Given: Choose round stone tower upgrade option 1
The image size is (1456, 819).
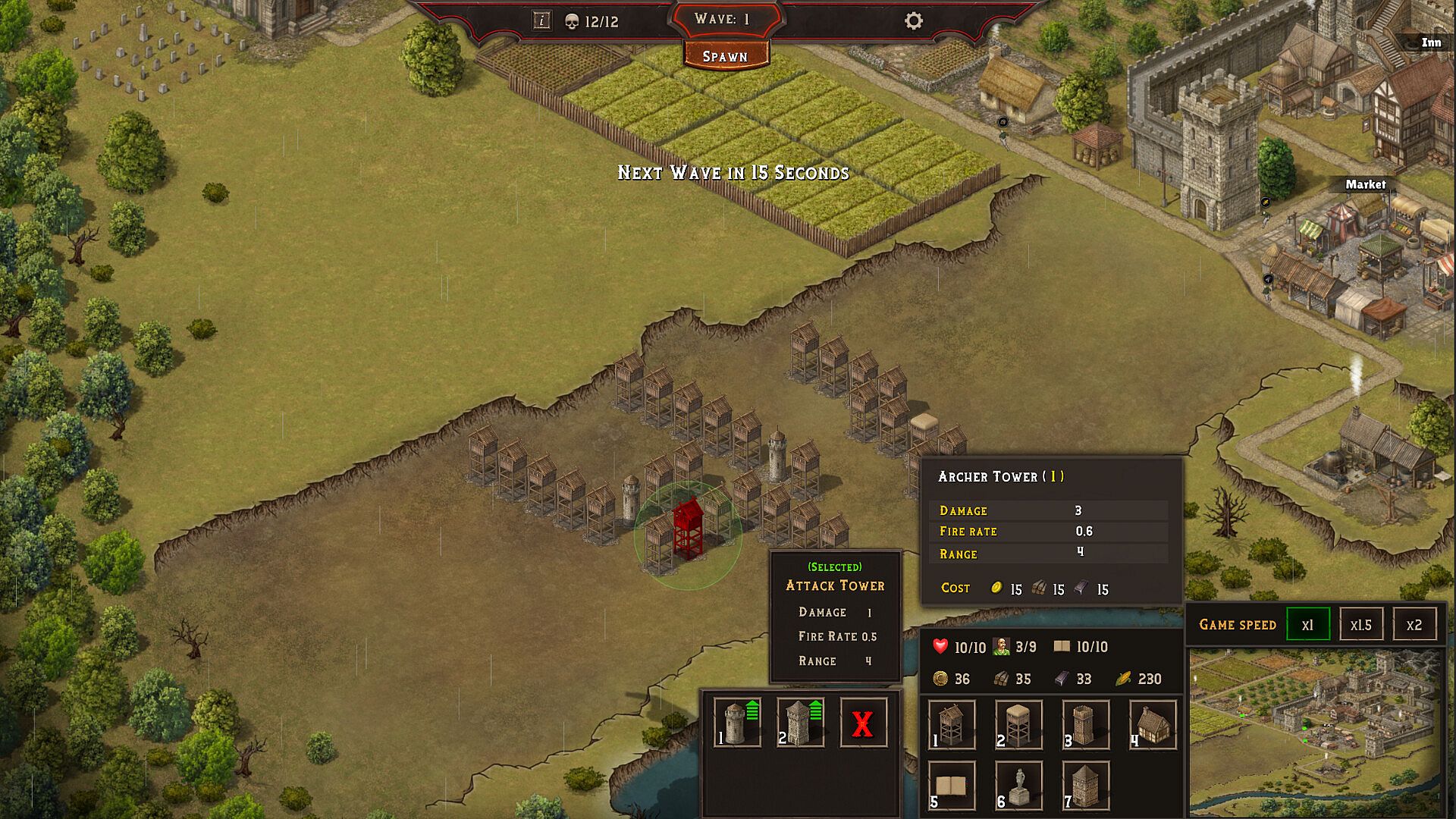Looking at the screenshot, I should 737,723.
